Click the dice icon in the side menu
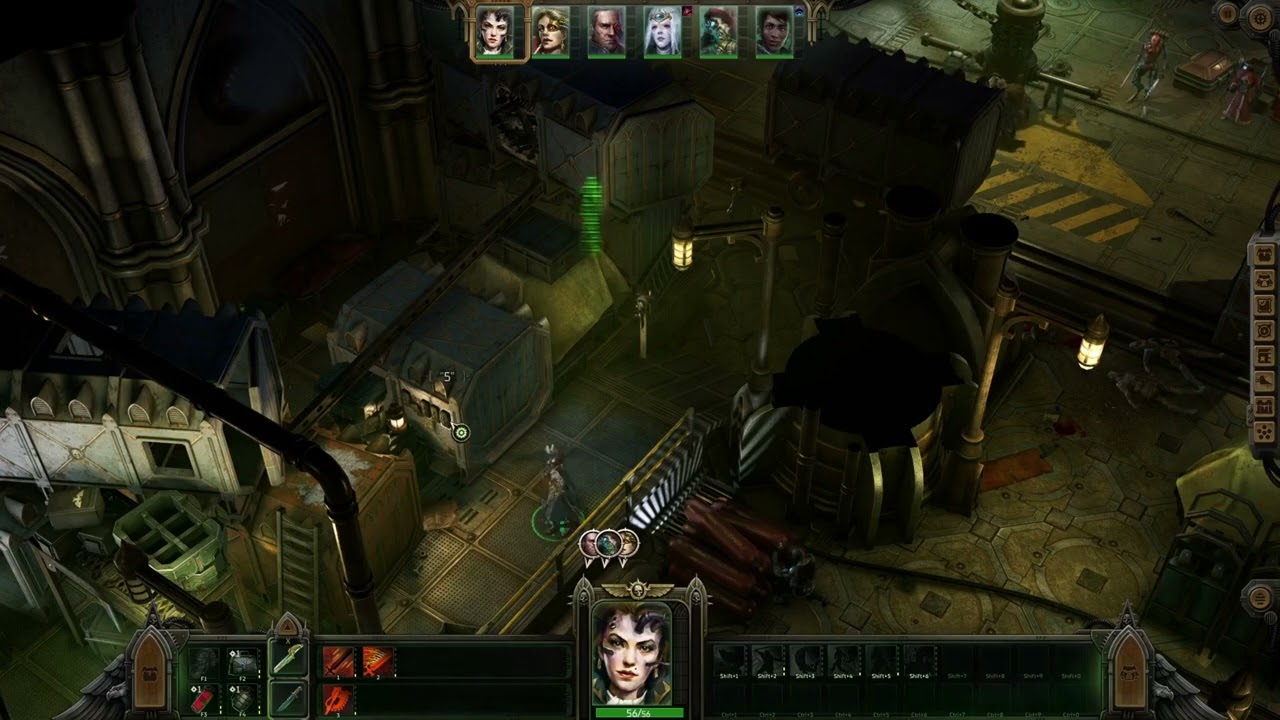The width and height of the screenshot is (1280, 720). pyautogui.click(x=1264, y=433)
